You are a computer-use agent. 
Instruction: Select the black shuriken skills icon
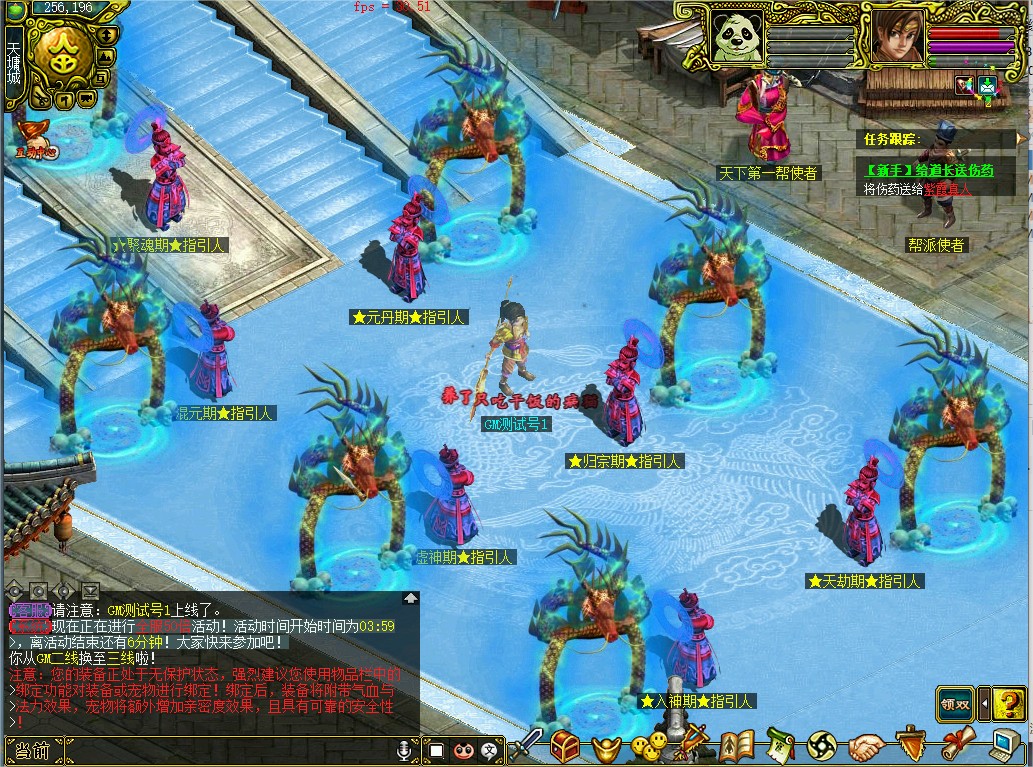click(x=822, y=746)
